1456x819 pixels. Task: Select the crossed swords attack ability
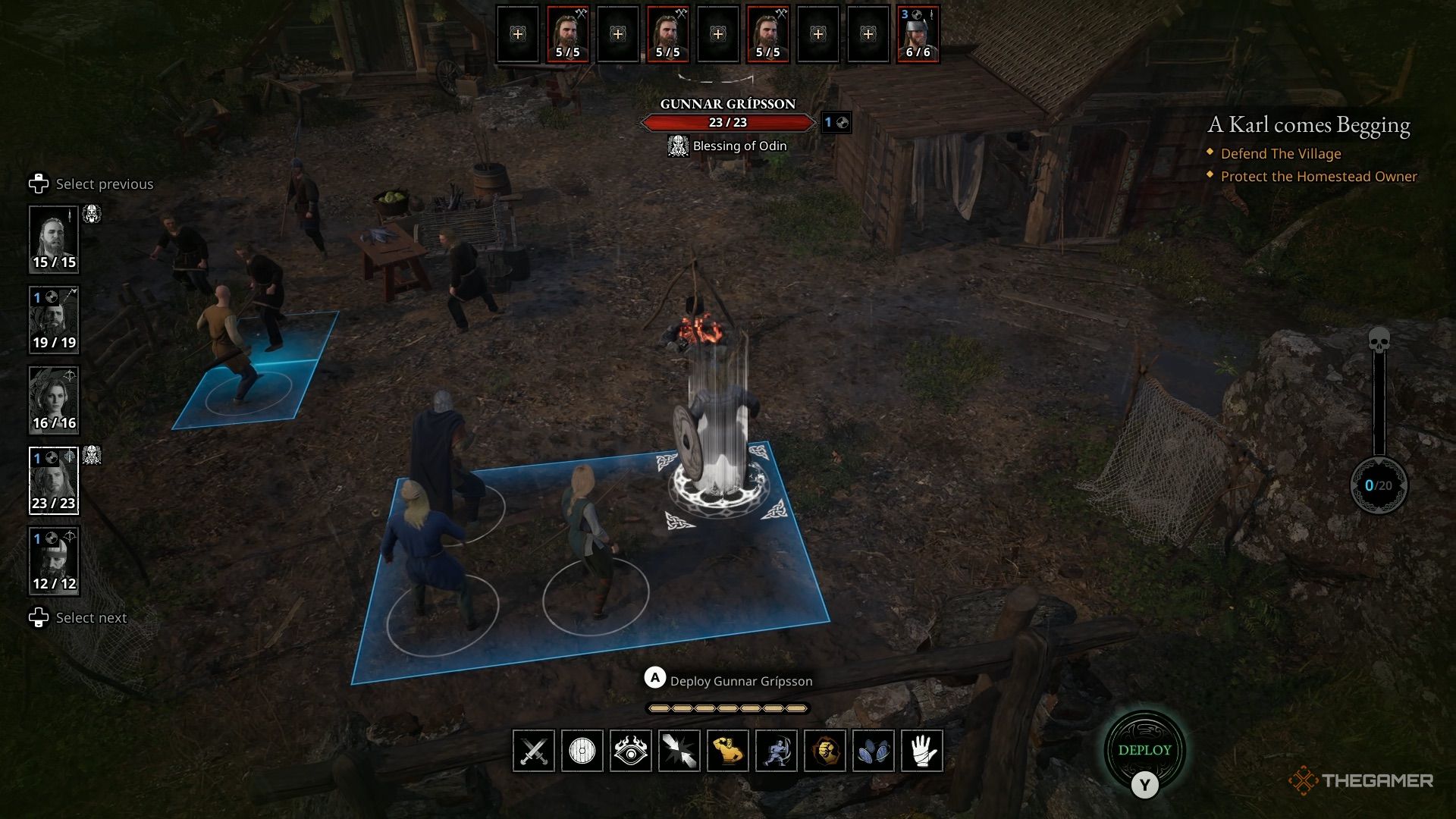pos(534,752)
